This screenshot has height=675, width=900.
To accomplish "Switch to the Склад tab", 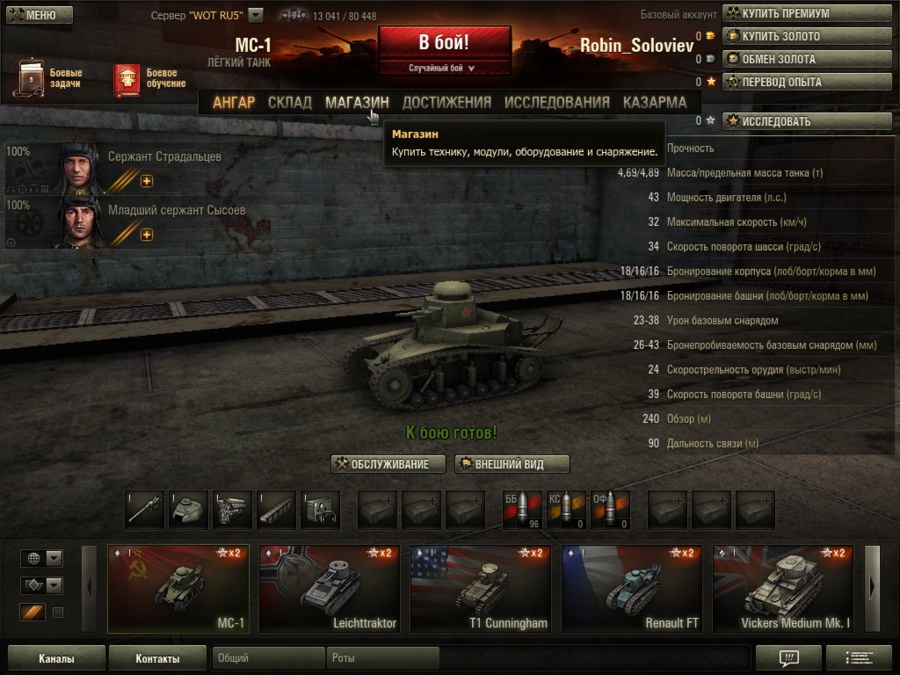I will [x=290, y=102].
